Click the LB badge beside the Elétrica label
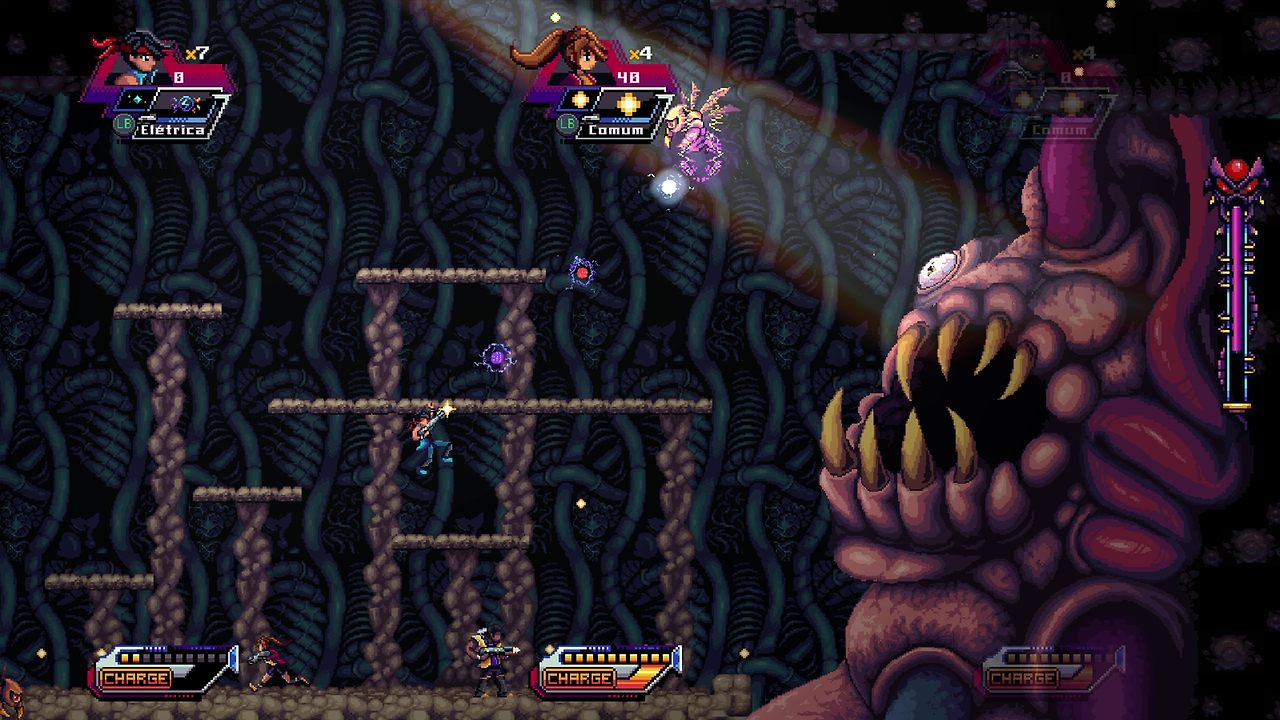Image resolution: width=1280 pixels, height=720 pixels. (123, 122)
